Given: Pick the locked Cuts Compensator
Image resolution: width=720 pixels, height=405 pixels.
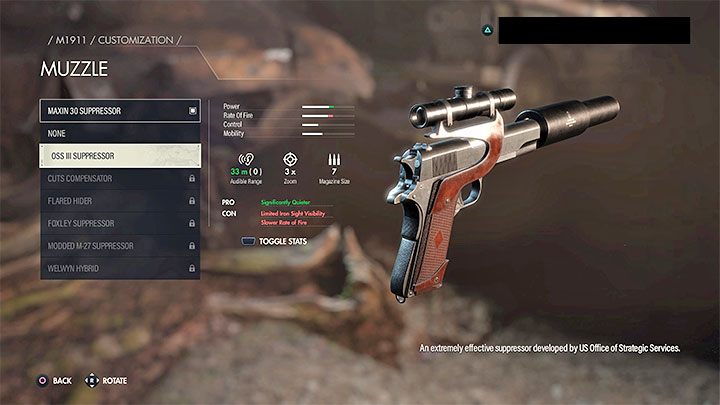Looking at the screenshot, I should [120, 178].
